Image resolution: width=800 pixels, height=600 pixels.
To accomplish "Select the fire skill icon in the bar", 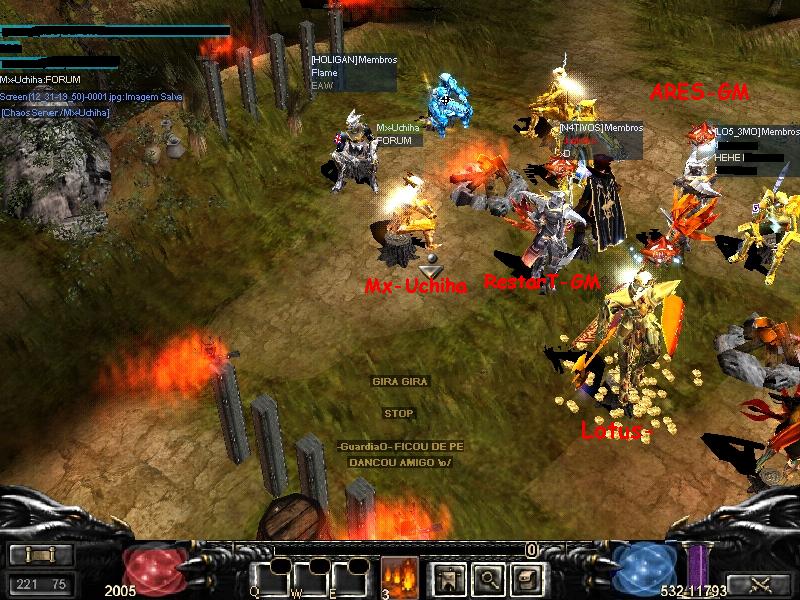I will (x=399, y=576).
